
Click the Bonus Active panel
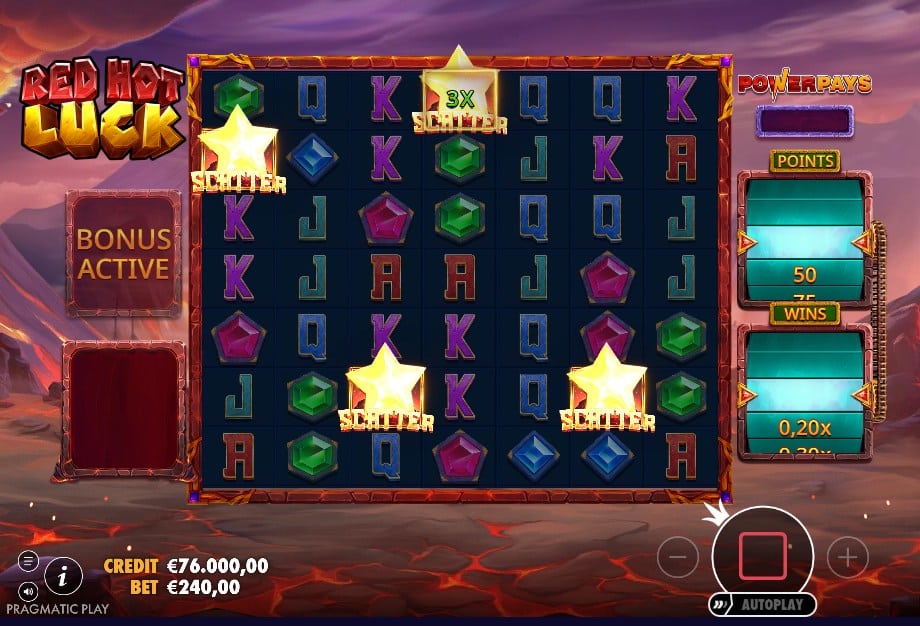coord(123,253)
